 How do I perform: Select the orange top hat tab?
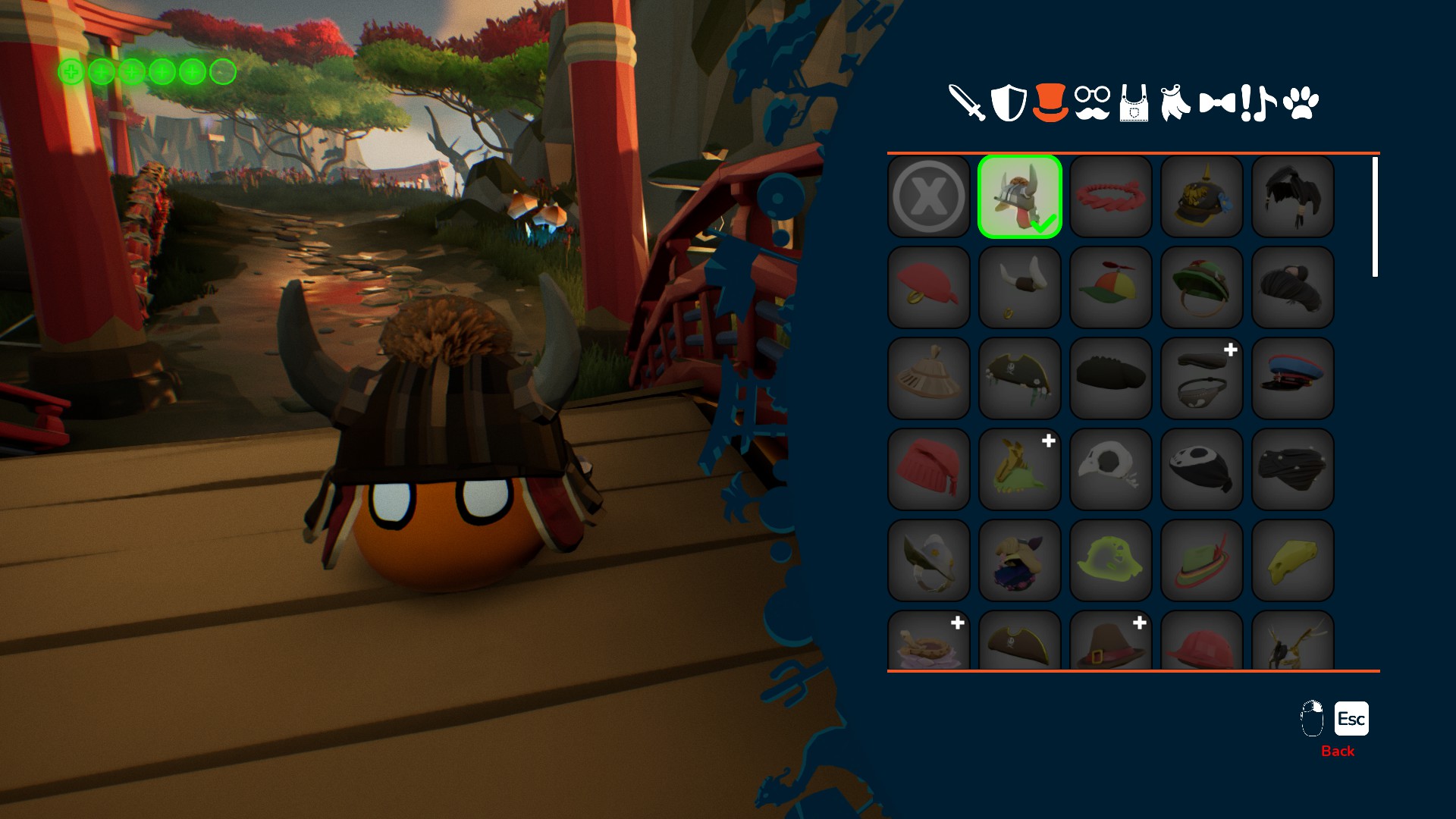pyautogui.click(x=1050, y=102)
